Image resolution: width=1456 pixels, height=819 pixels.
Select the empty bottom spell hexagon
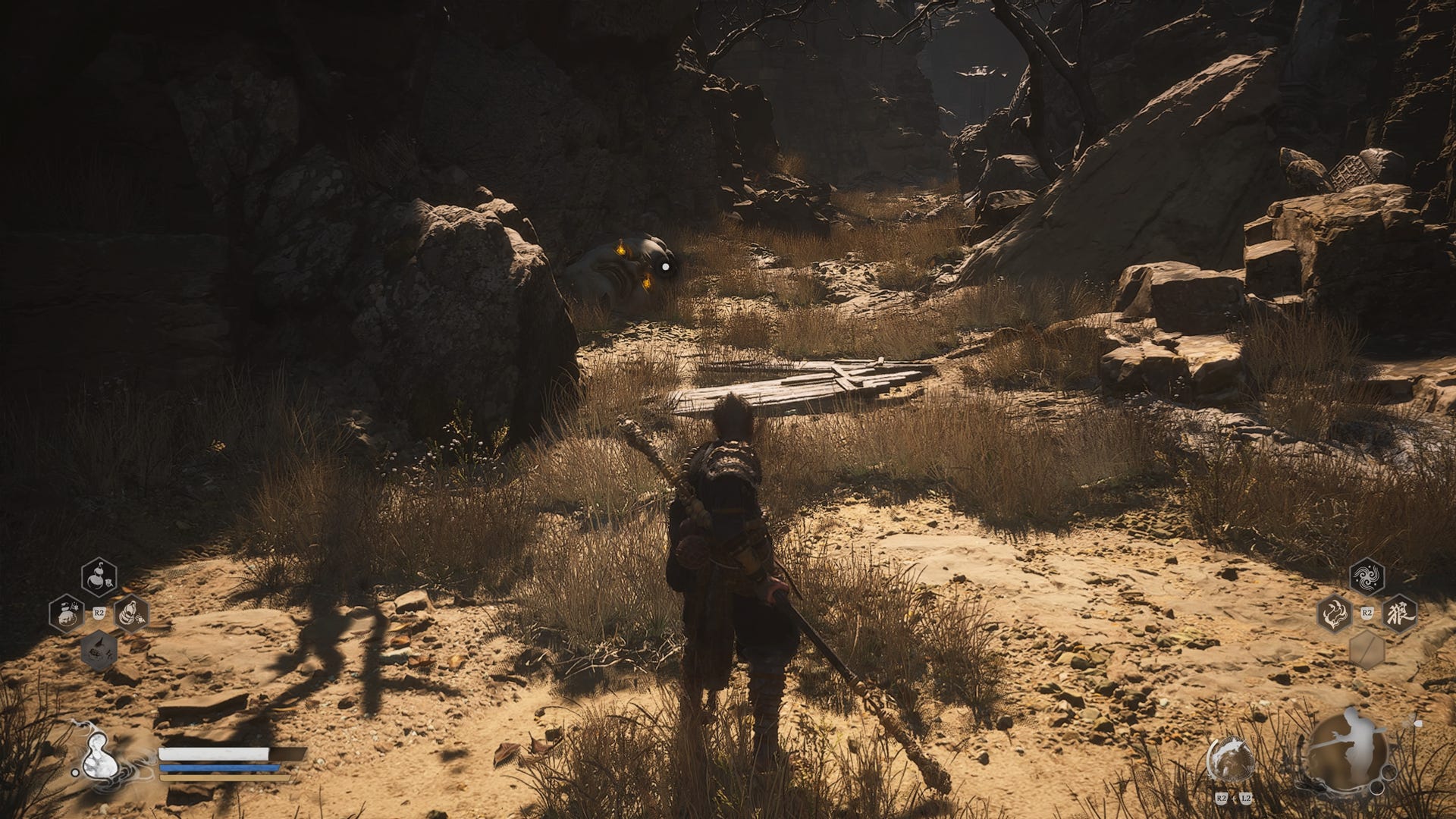coord(1367,650)
